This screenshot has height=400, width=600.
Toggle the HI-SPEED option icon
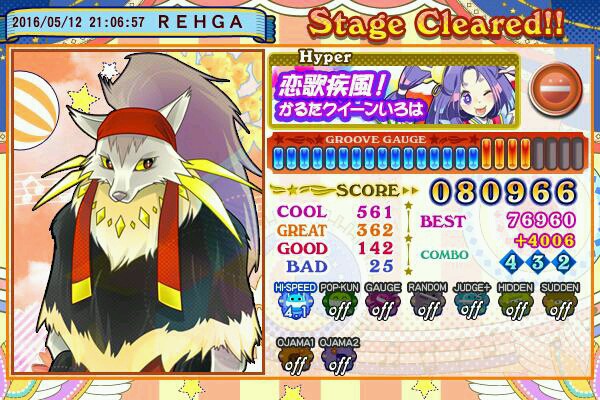295,303
